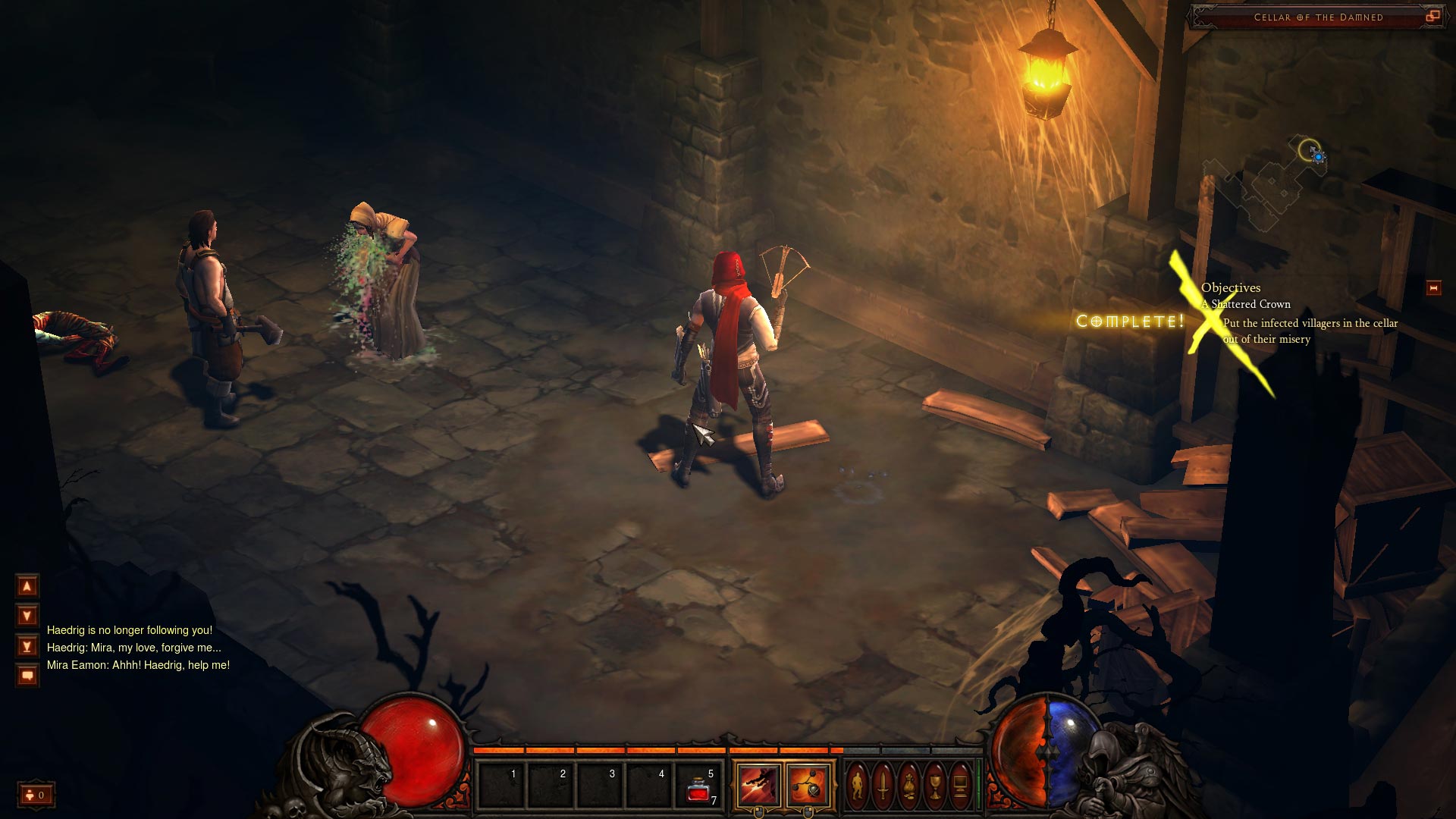1456x819 pixels.
Task: Open the skills menu with sword icon
Action: 883,786
